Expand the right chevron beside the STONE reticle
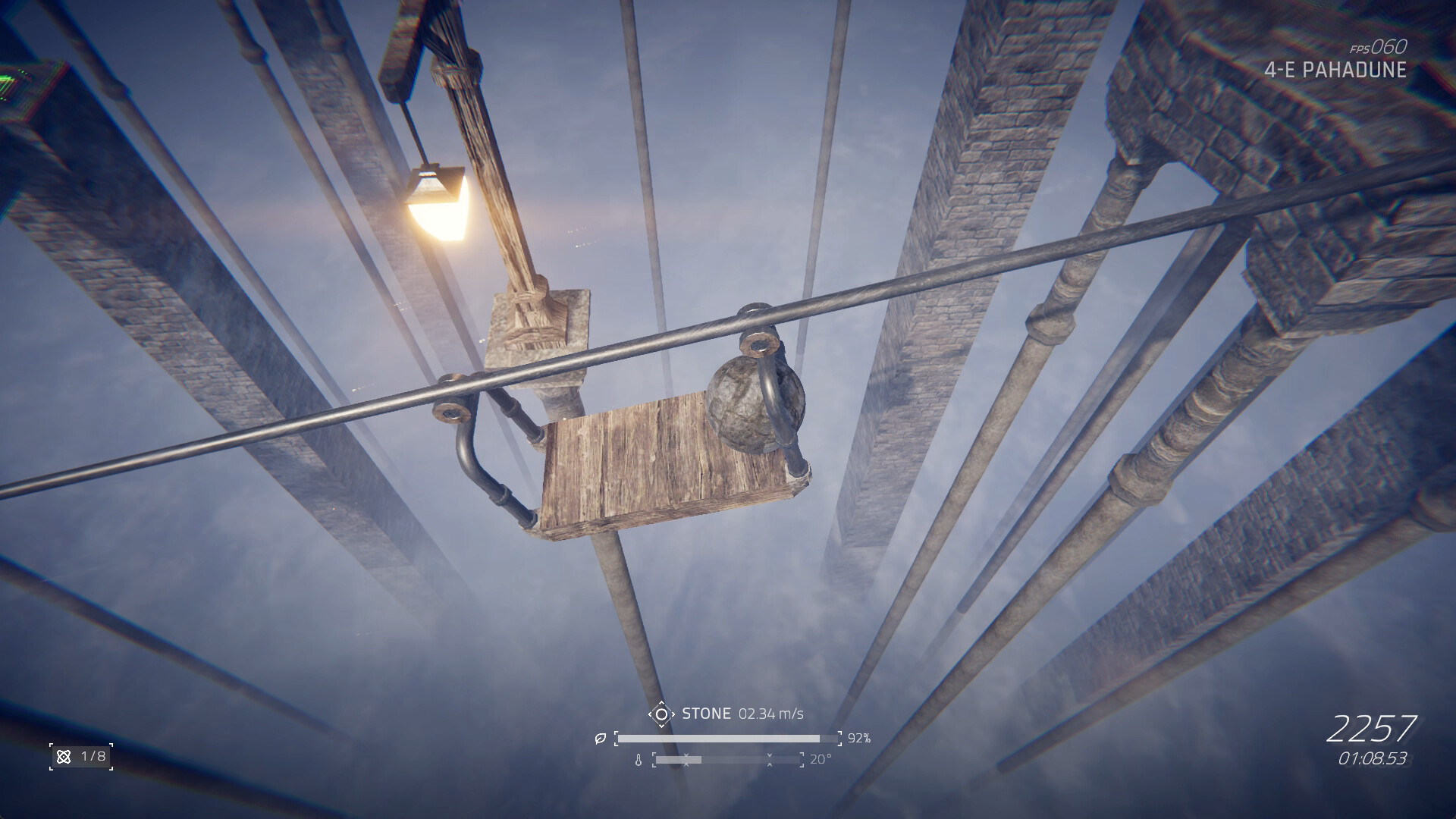 tap(673, 714)
